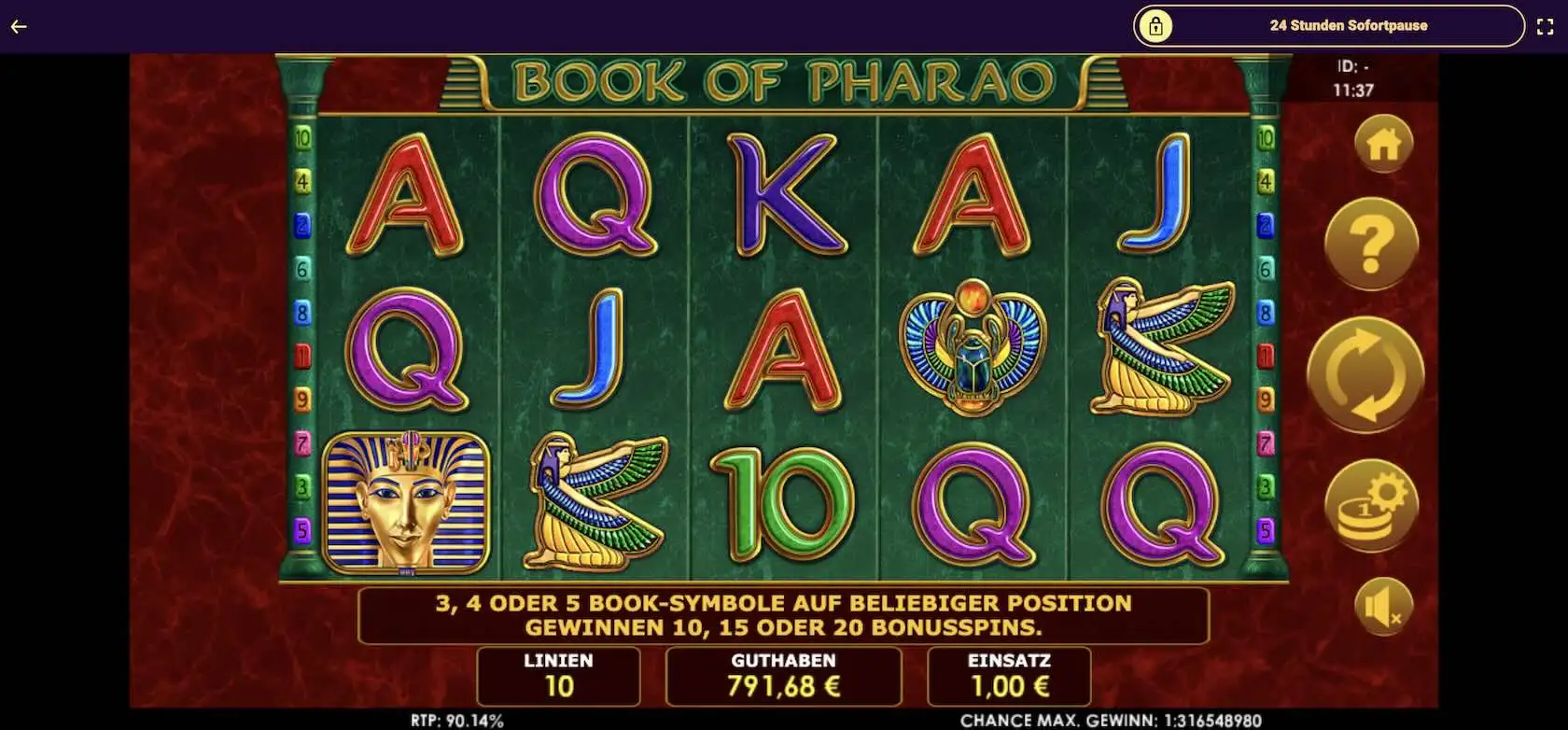Go back with the top-left arrow
Screen dimensions: 1568x730
(19, 26)
